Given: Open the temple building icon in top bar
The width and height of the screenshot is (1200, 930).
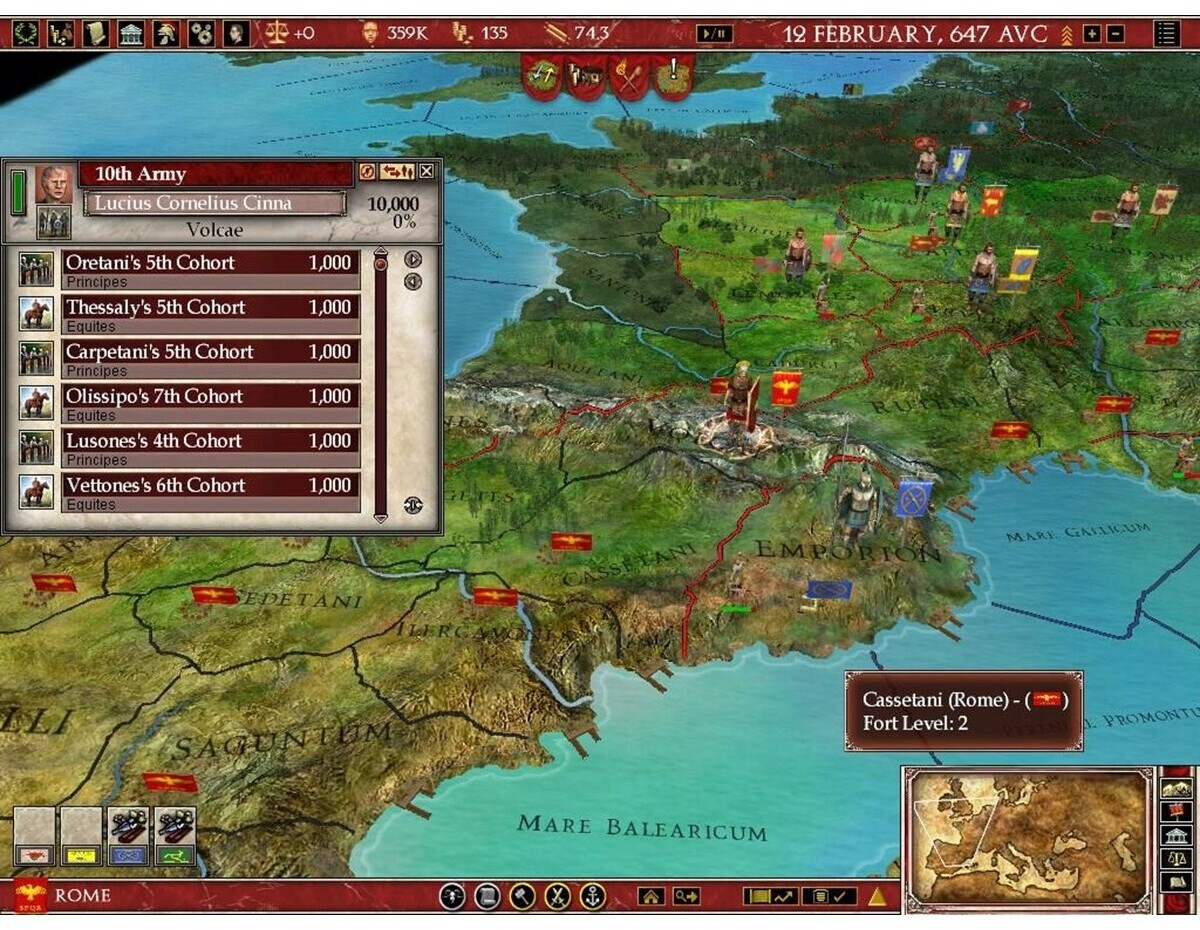Looking at the screenshot, I should click(131, 34).
